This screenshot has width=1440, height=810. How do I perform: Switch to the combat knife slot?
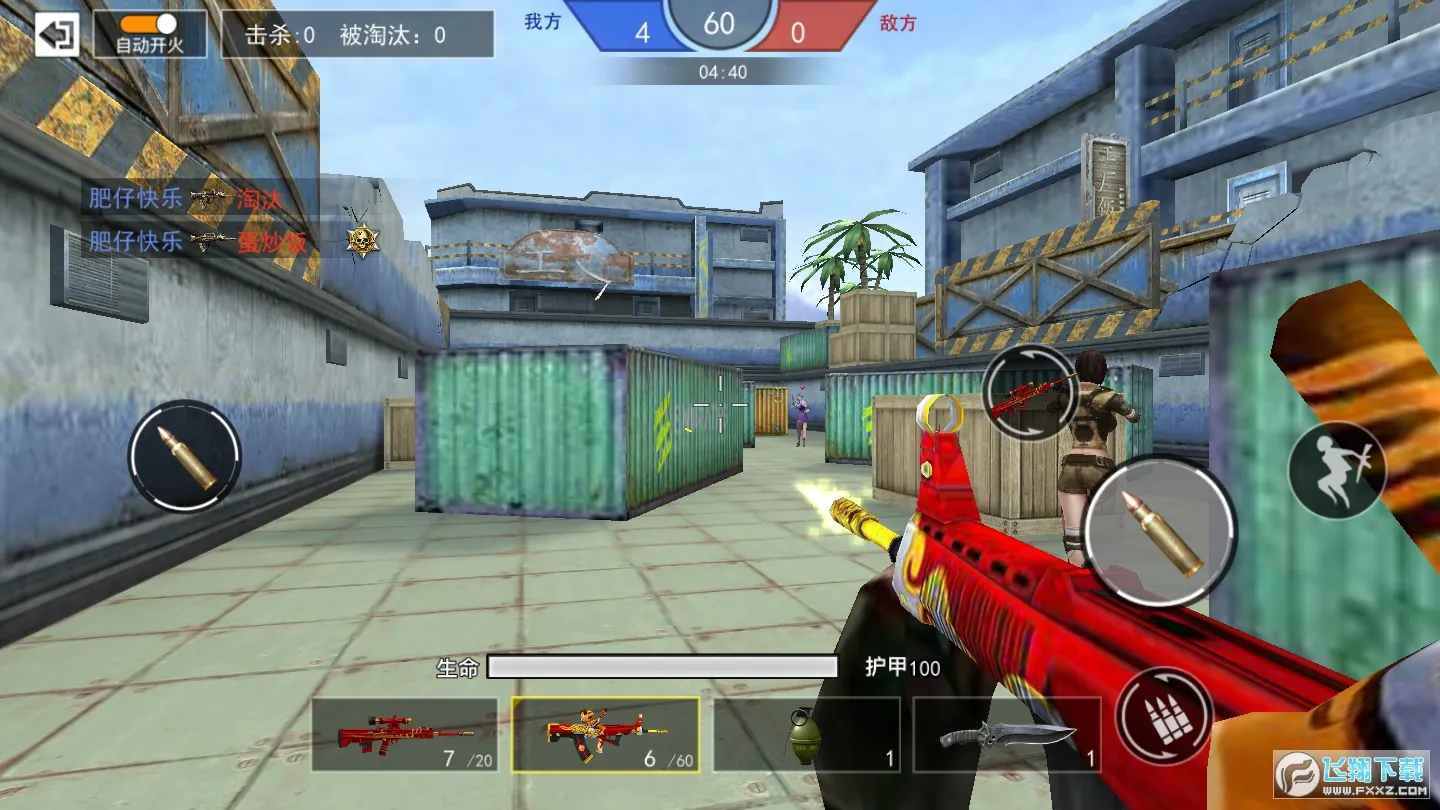[1007, 735]
